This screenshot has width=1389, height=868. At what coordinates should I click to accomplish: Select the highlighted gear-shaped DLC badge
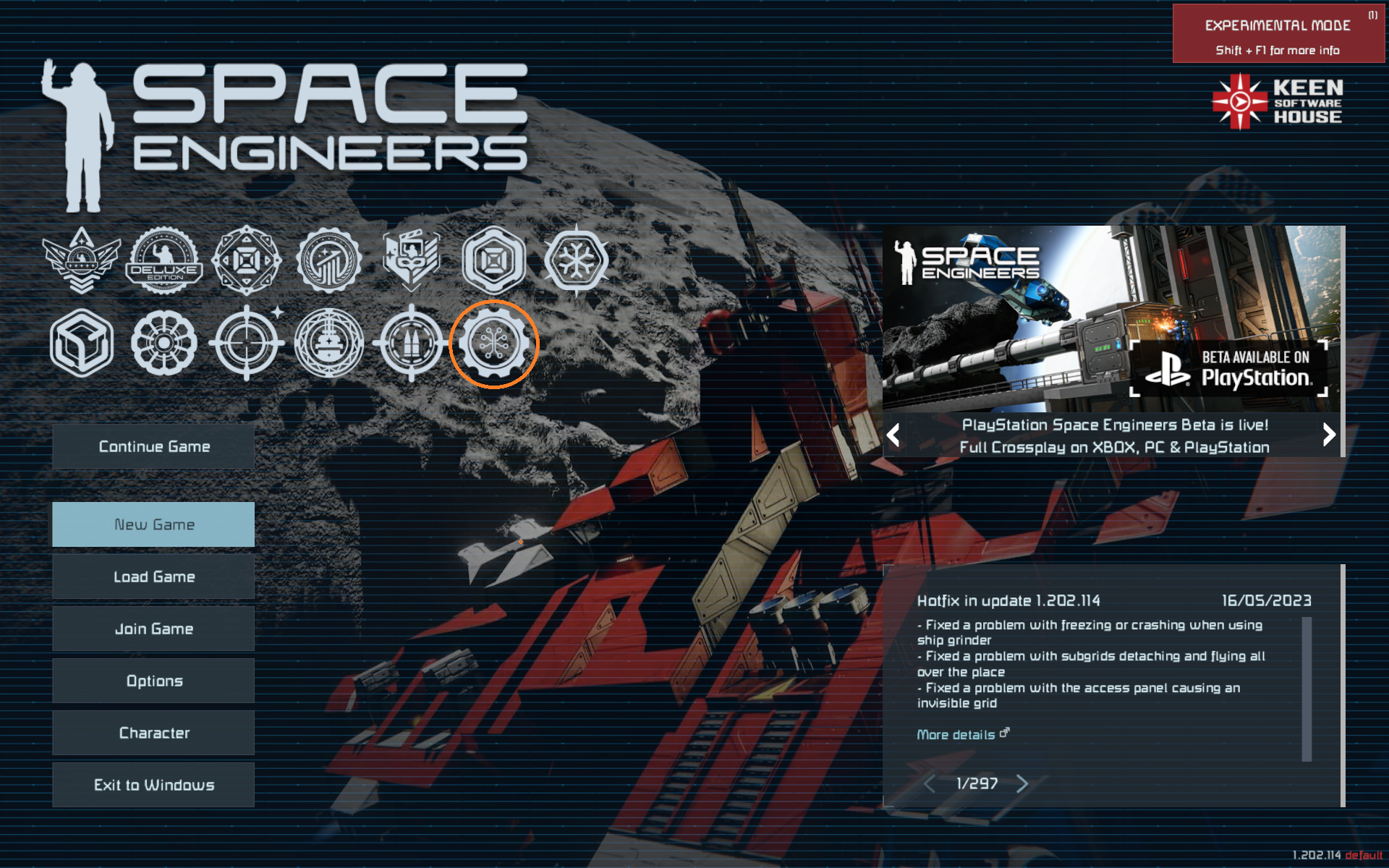click(494, 344)
